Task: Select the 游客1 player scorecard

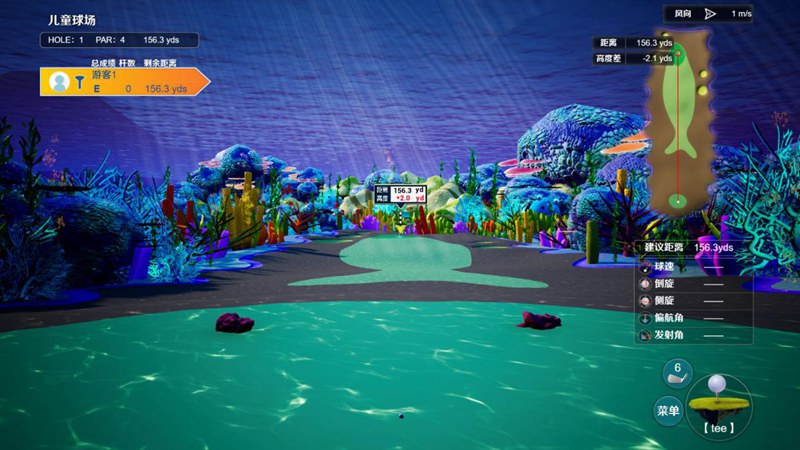Action: 124,82
